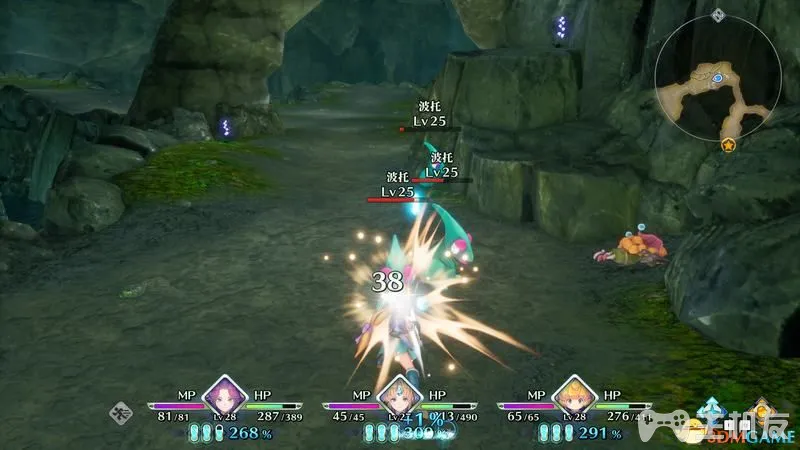Open the blue crystal item shortcut
The height and width of the screenshot is (450, 800).
(714, 412)
